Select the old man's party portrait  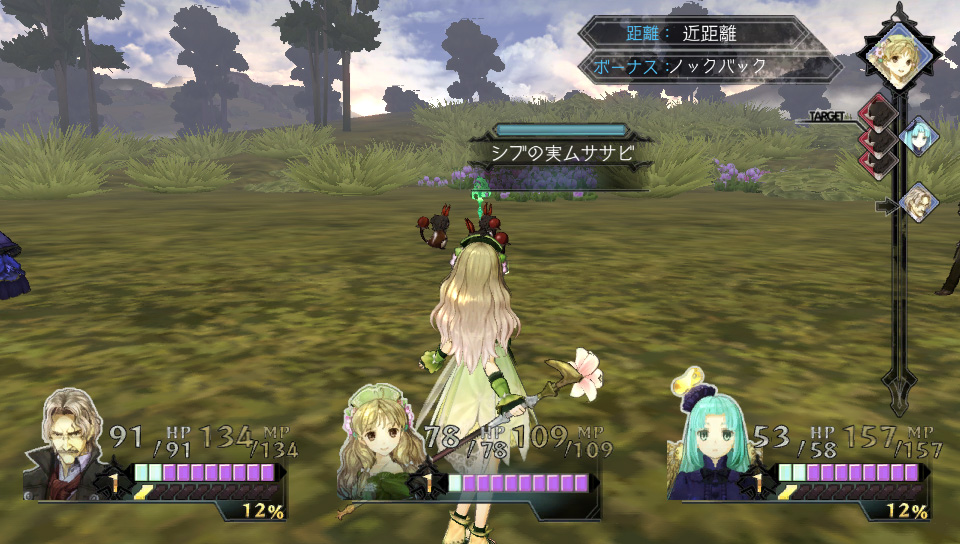70,447
